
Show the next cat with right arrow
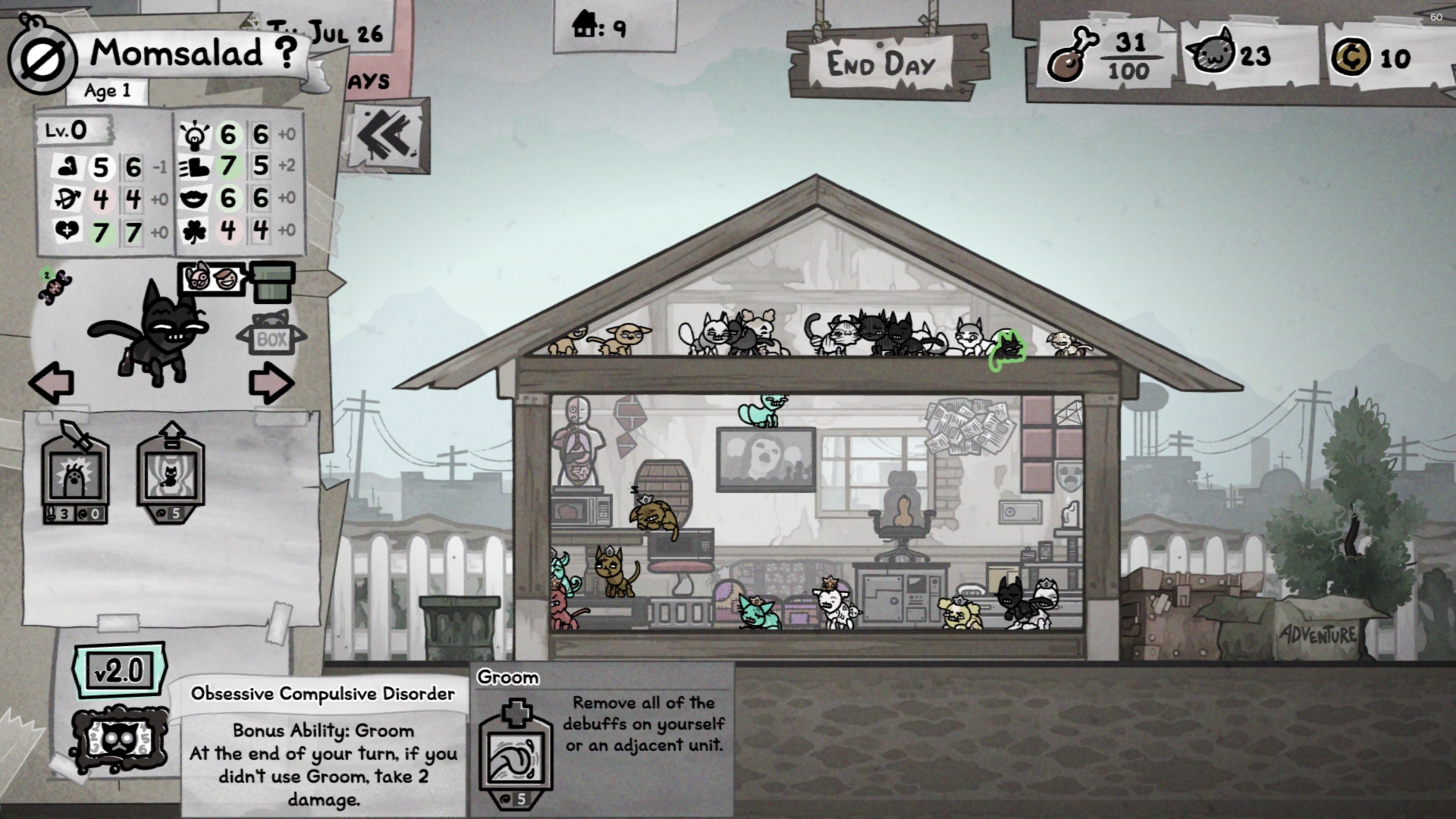click(x=271, y=383)
